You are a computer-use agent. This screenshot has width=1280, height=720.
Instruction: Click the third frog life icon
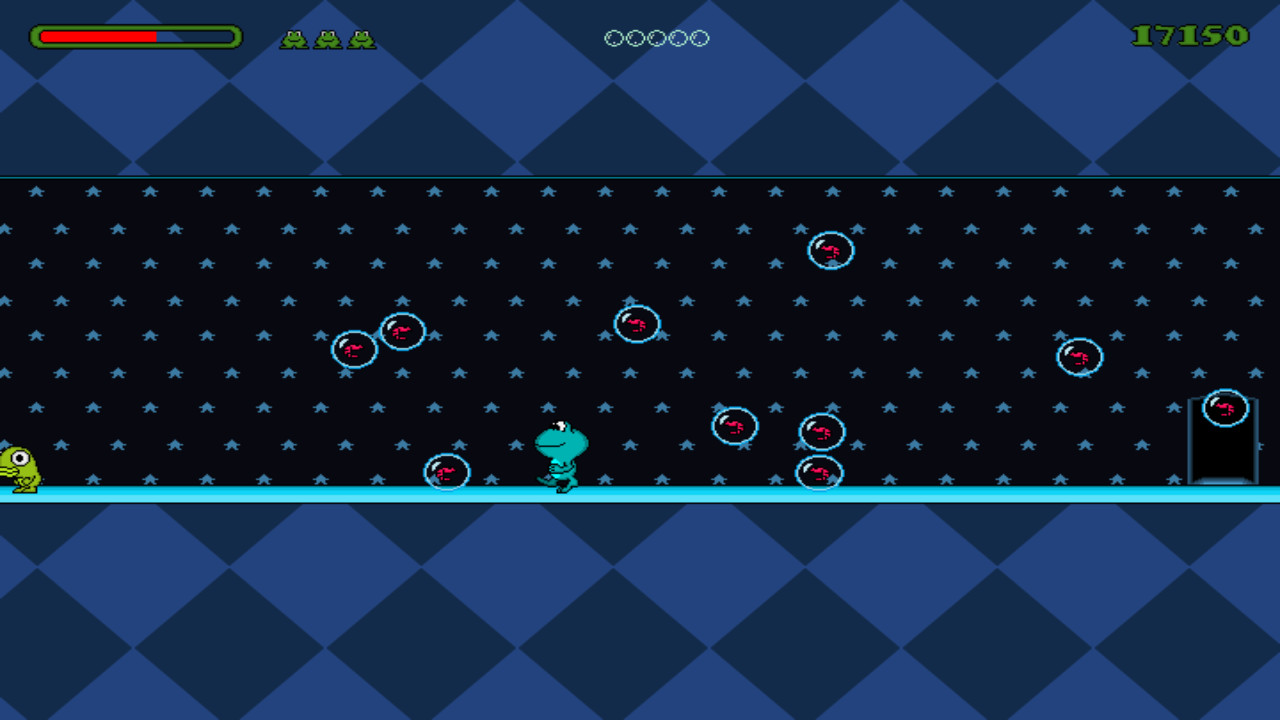point(363,38)
